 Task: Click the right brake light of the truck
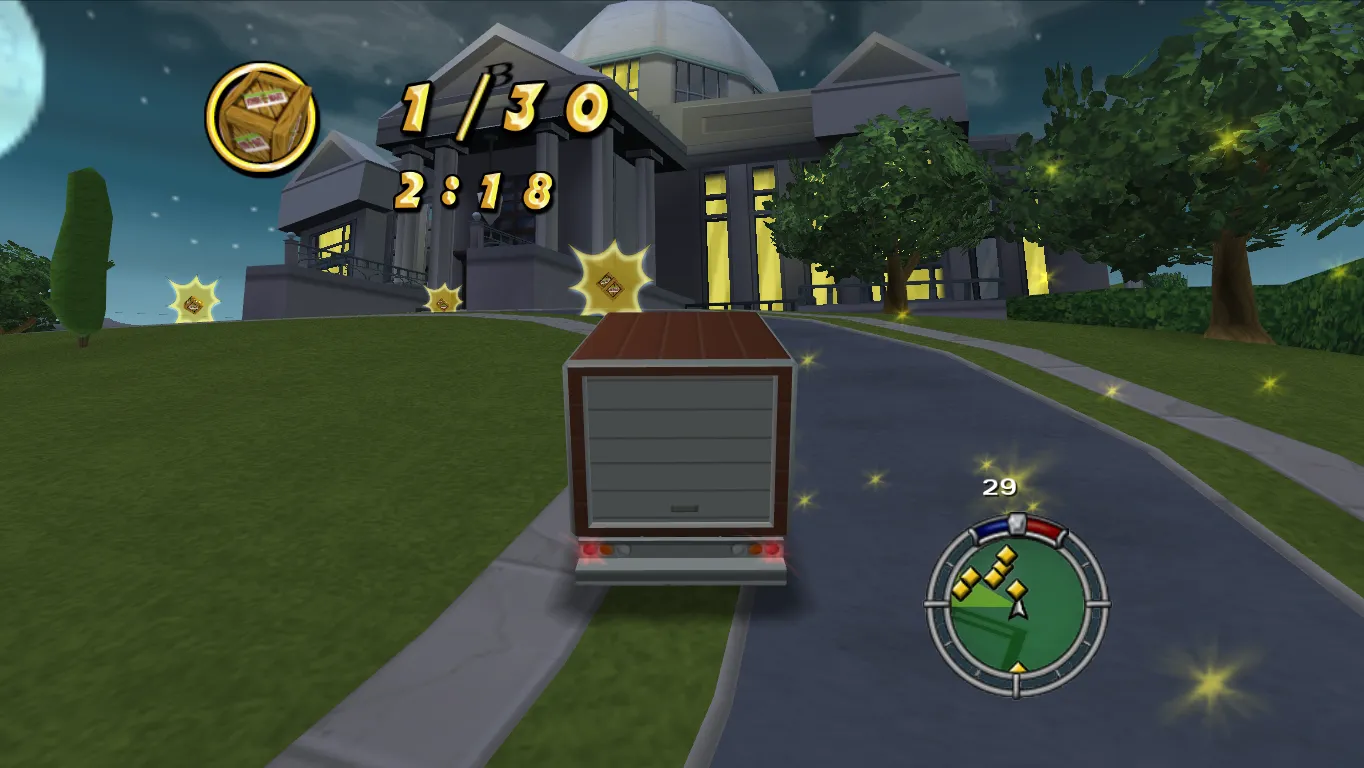tap(772, 549)
